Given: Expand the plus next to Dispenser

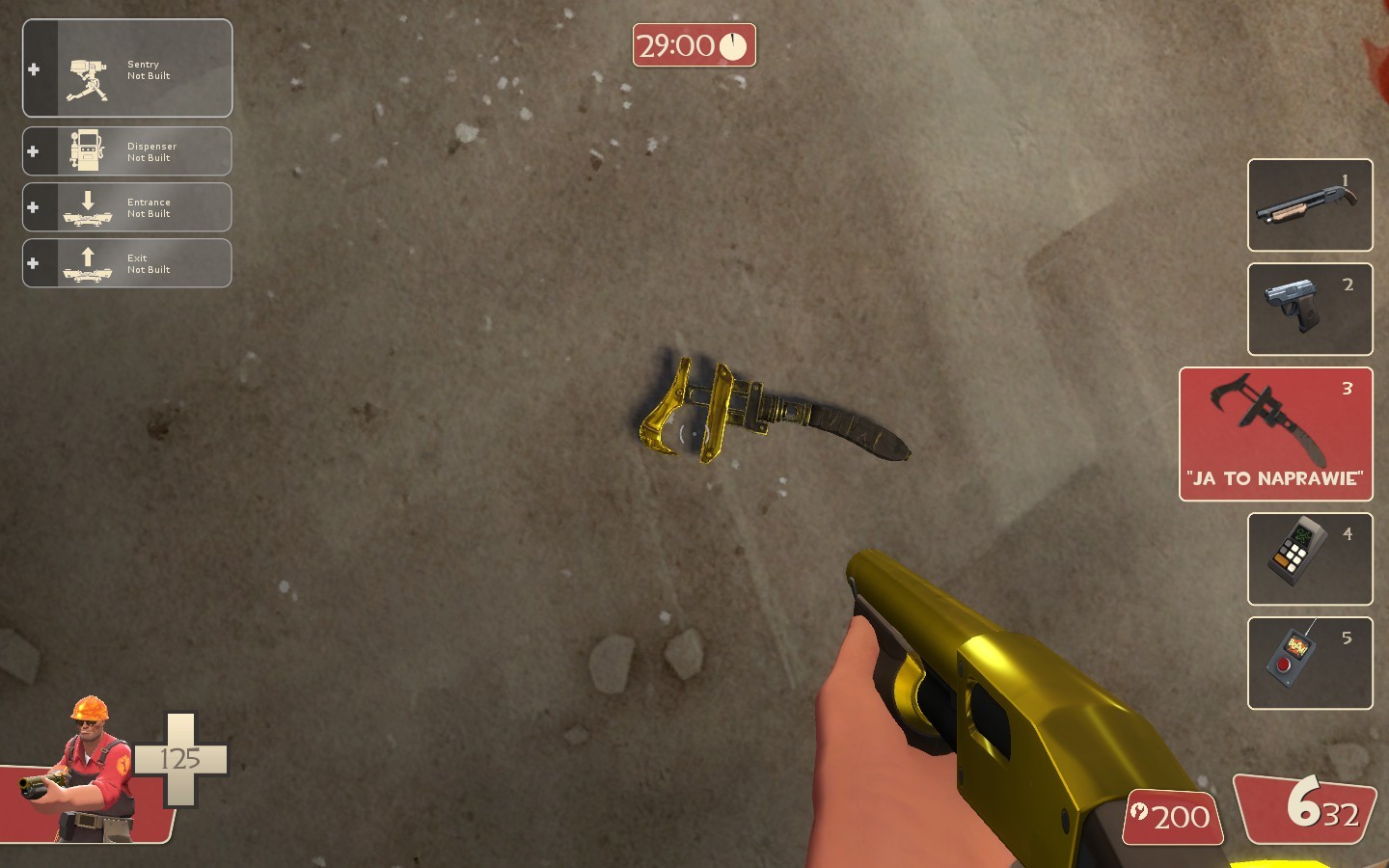Looking at the screenshot, I should pos(35,150).
